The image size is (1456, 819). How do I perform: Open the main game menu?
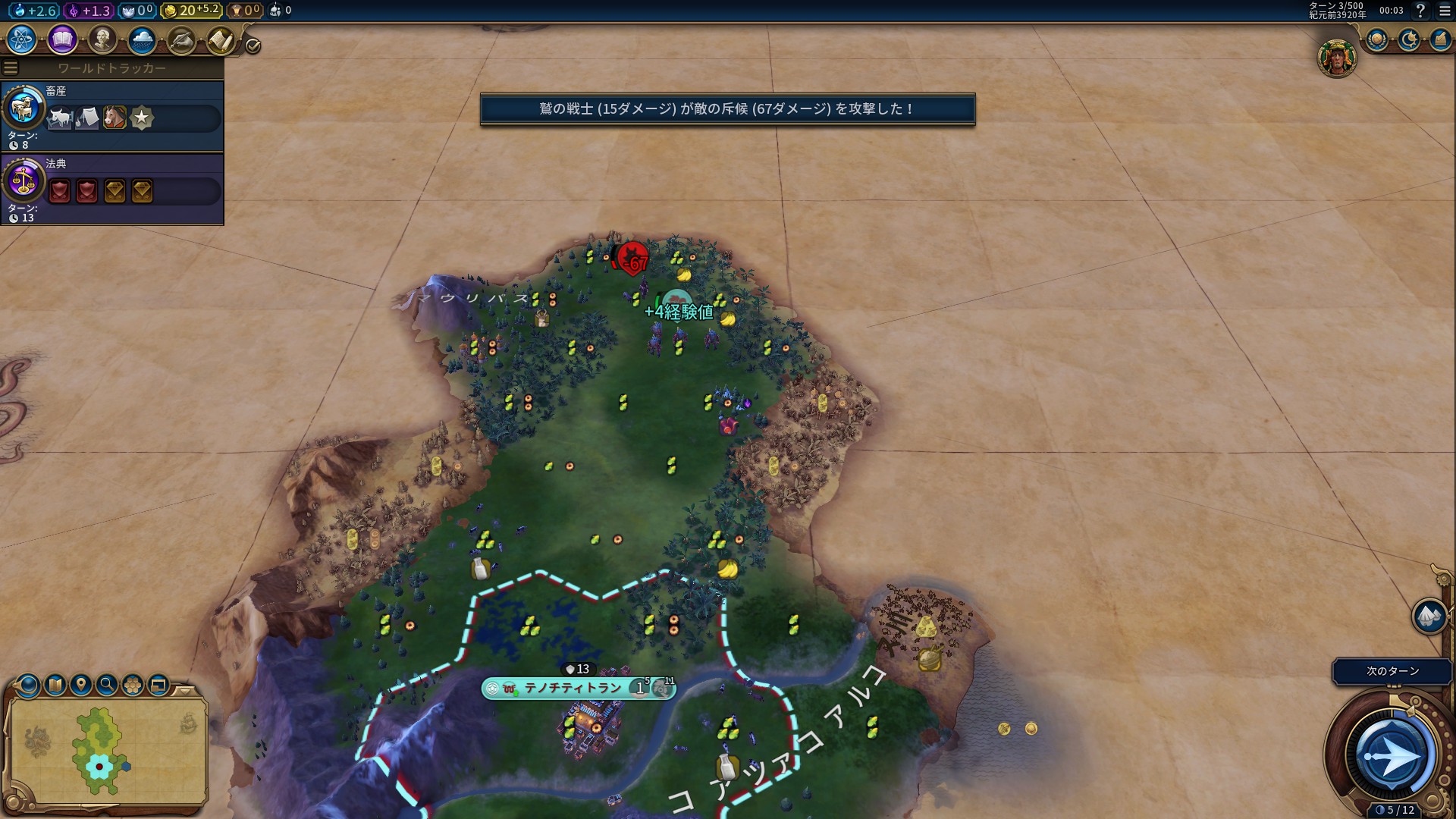[x=1445, y=11]
